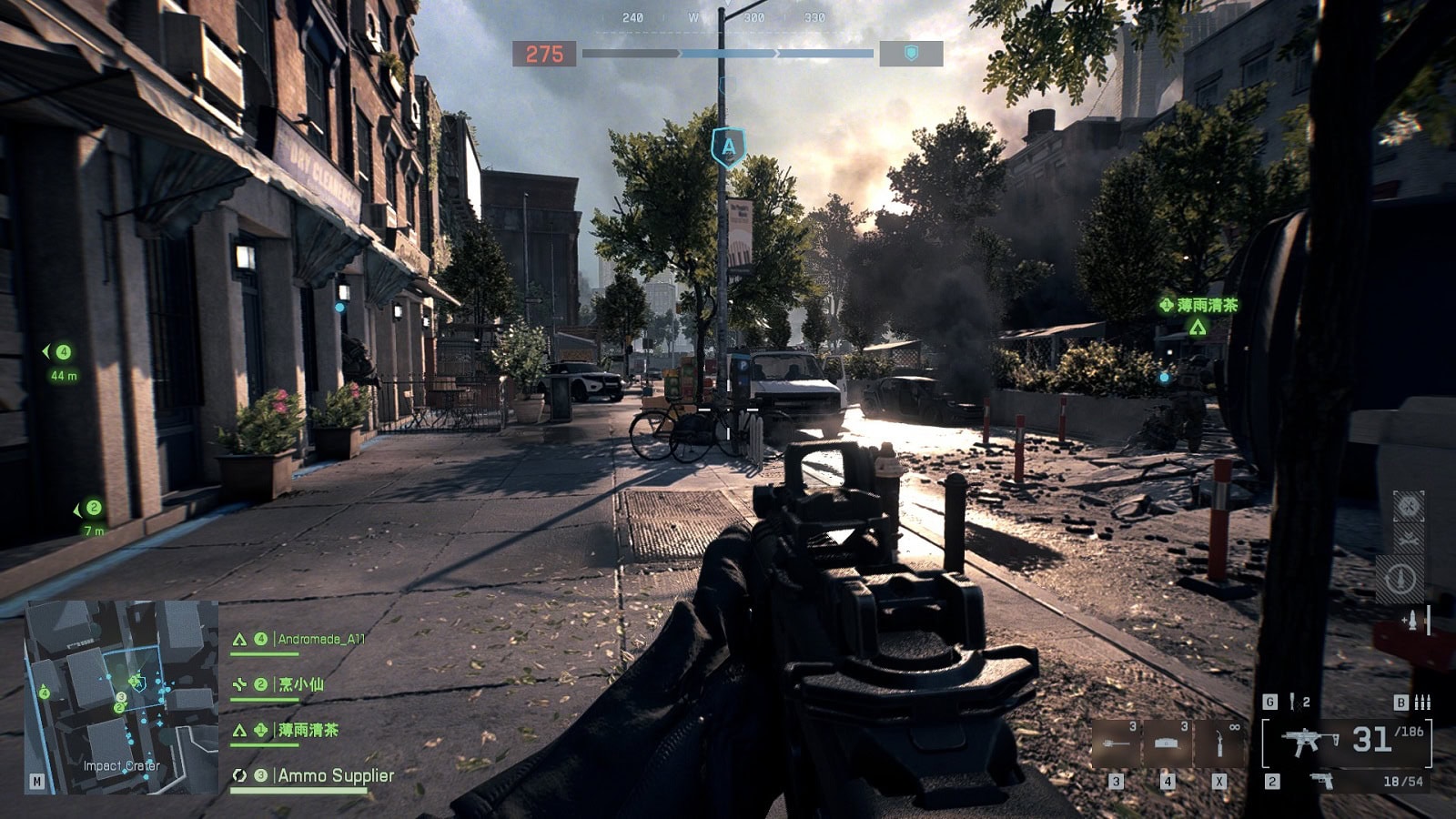Select squad member 薄雨清茶 in squad list
This screenshot has width=1456, height=819.
tap(308, 730)
